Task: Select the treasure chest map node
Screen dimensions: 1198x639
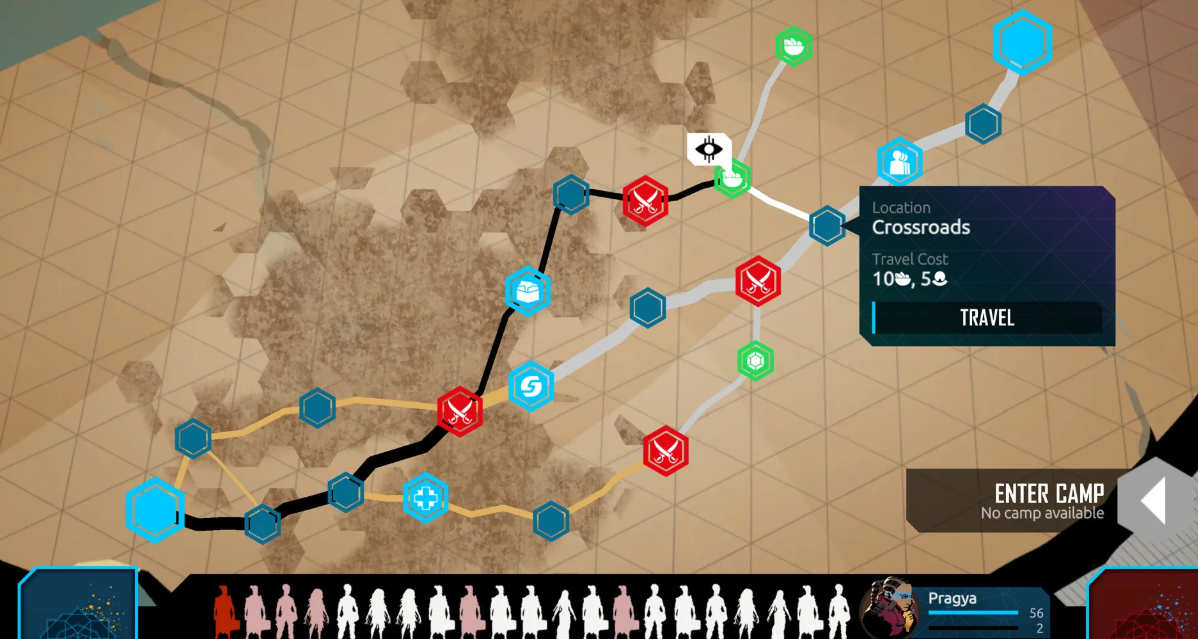Action: [x=528, y=291]
